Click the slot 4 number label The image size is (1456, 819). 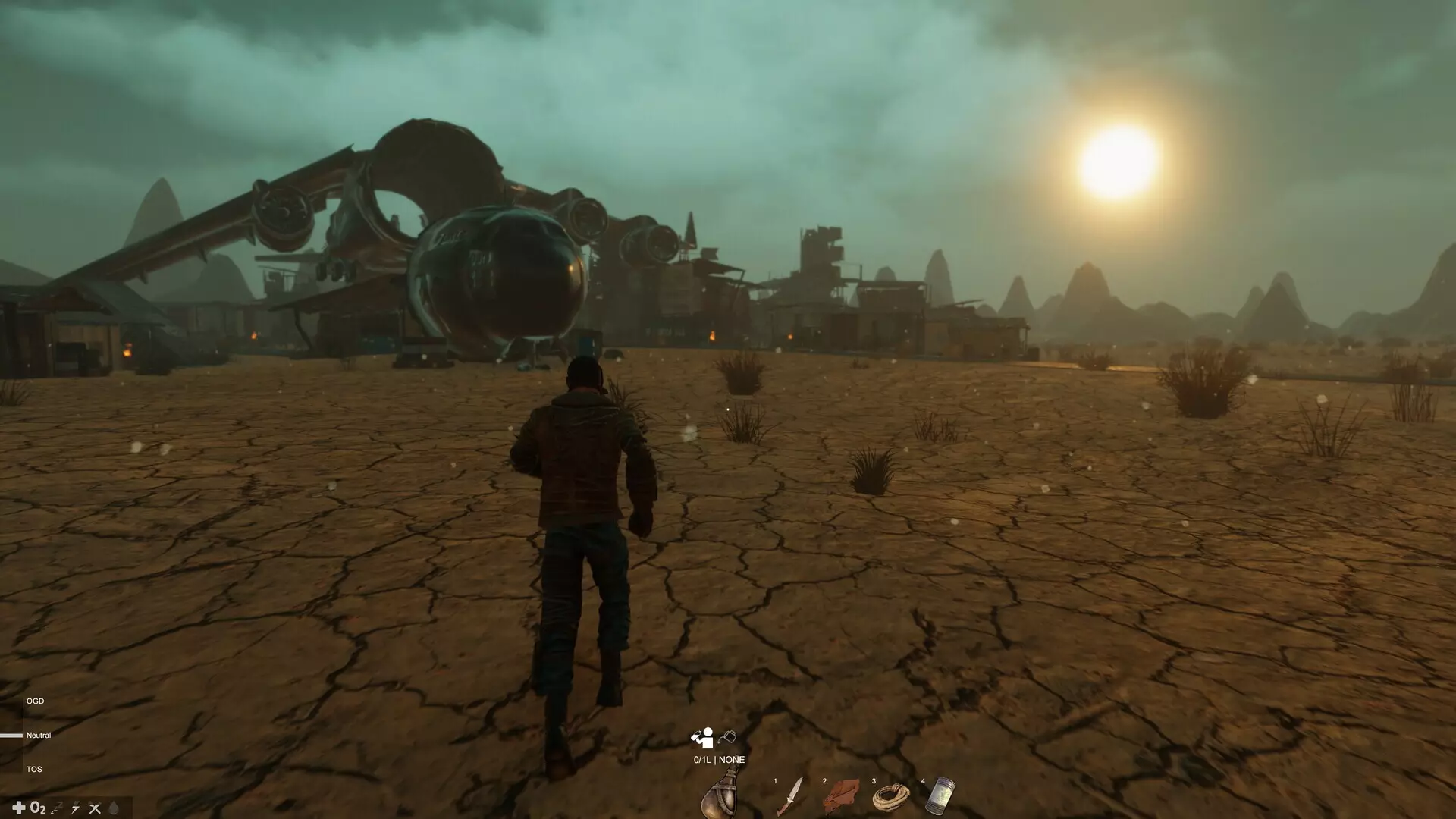[923, 781]
